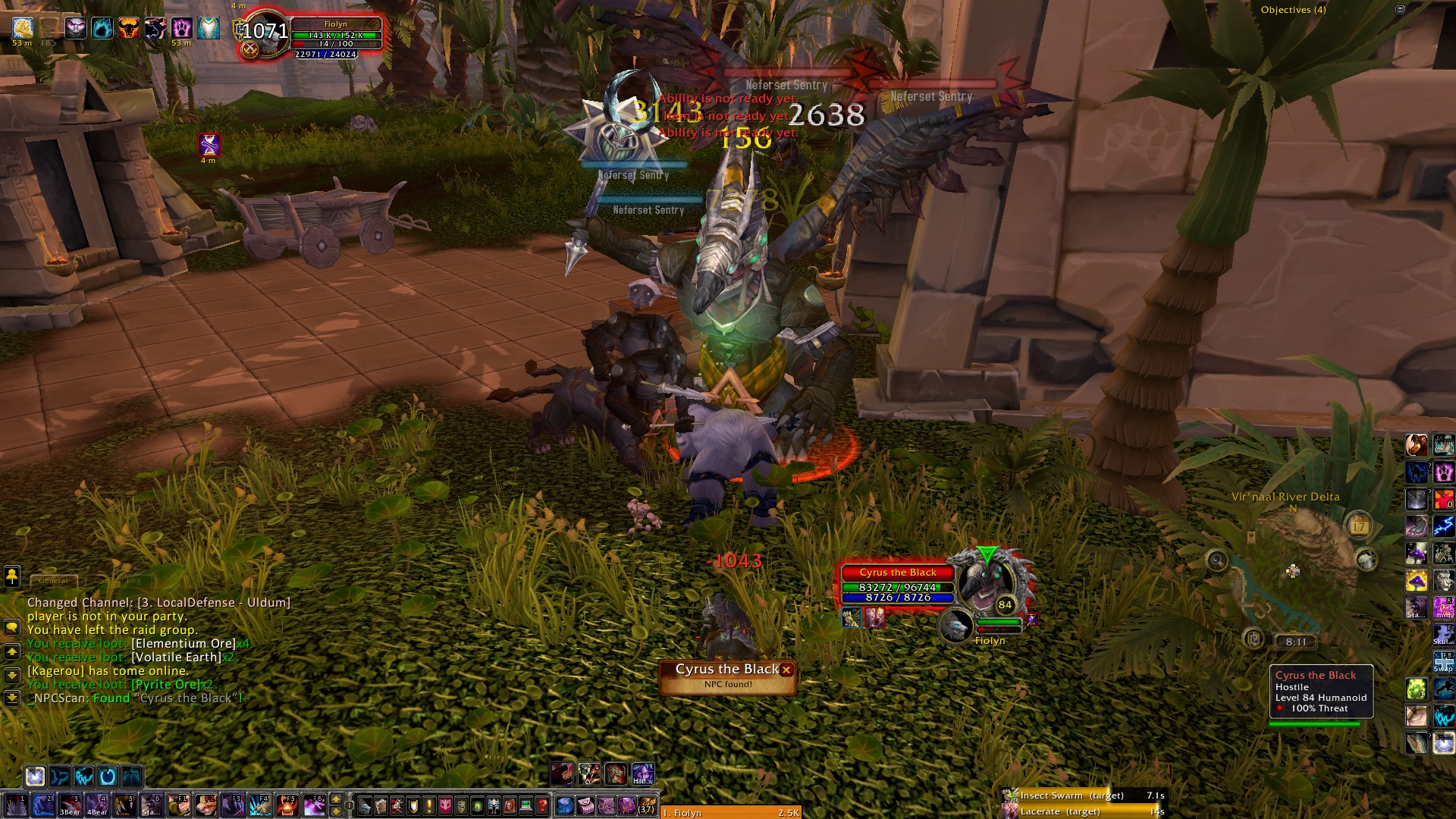Close the Cyrus the Black NPC alert
Screen dimensions: 1456x819
point(786,670)
